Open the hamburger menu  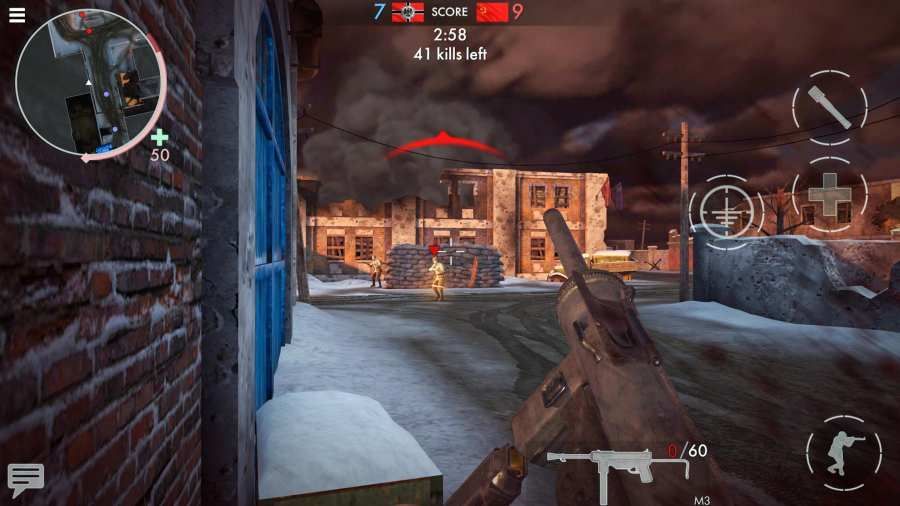(x=17, y=15)
